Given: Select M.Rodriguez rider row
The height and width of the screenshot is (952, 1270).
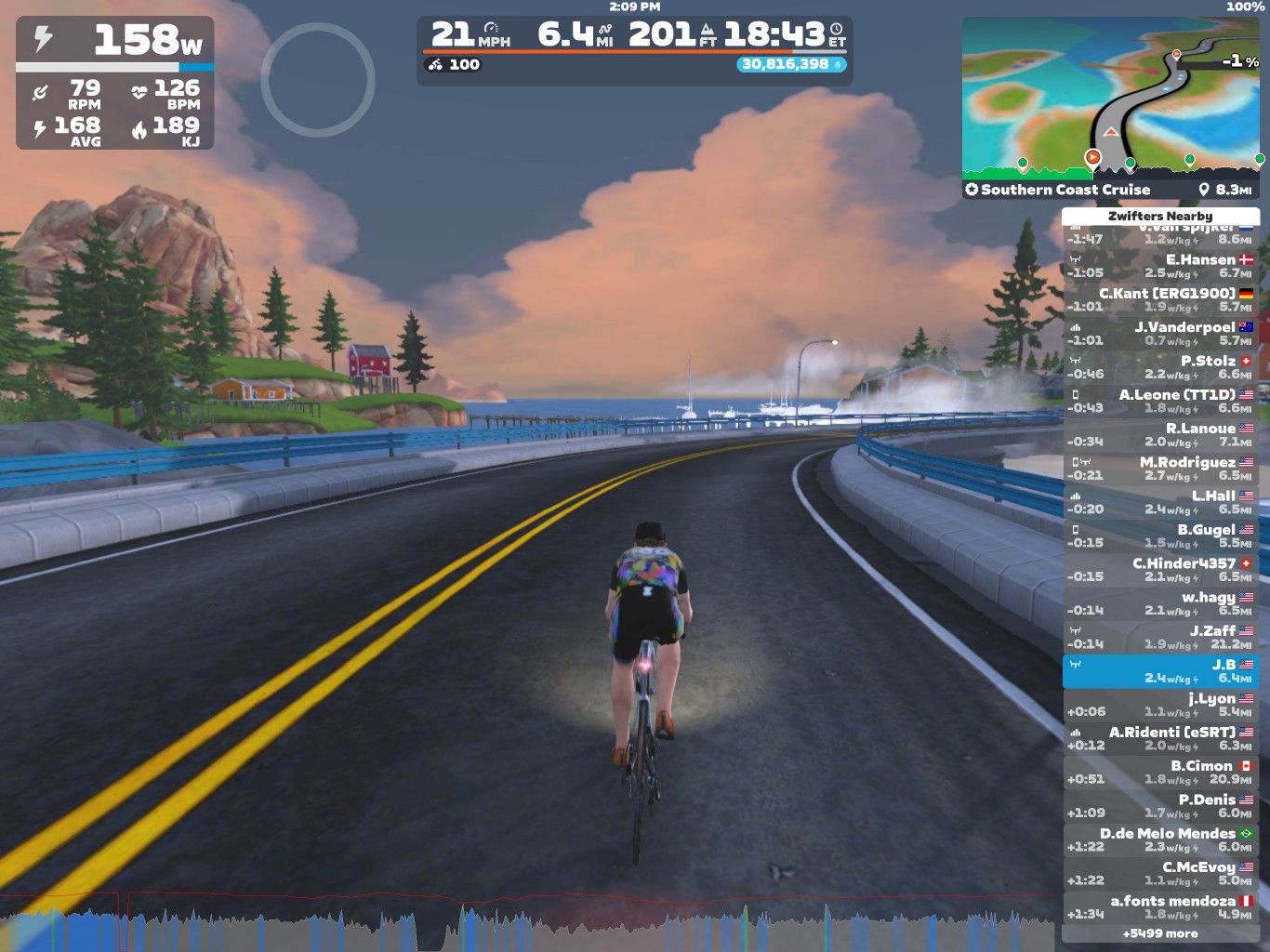Looking at the screenshot, I should coord(1159,468).
